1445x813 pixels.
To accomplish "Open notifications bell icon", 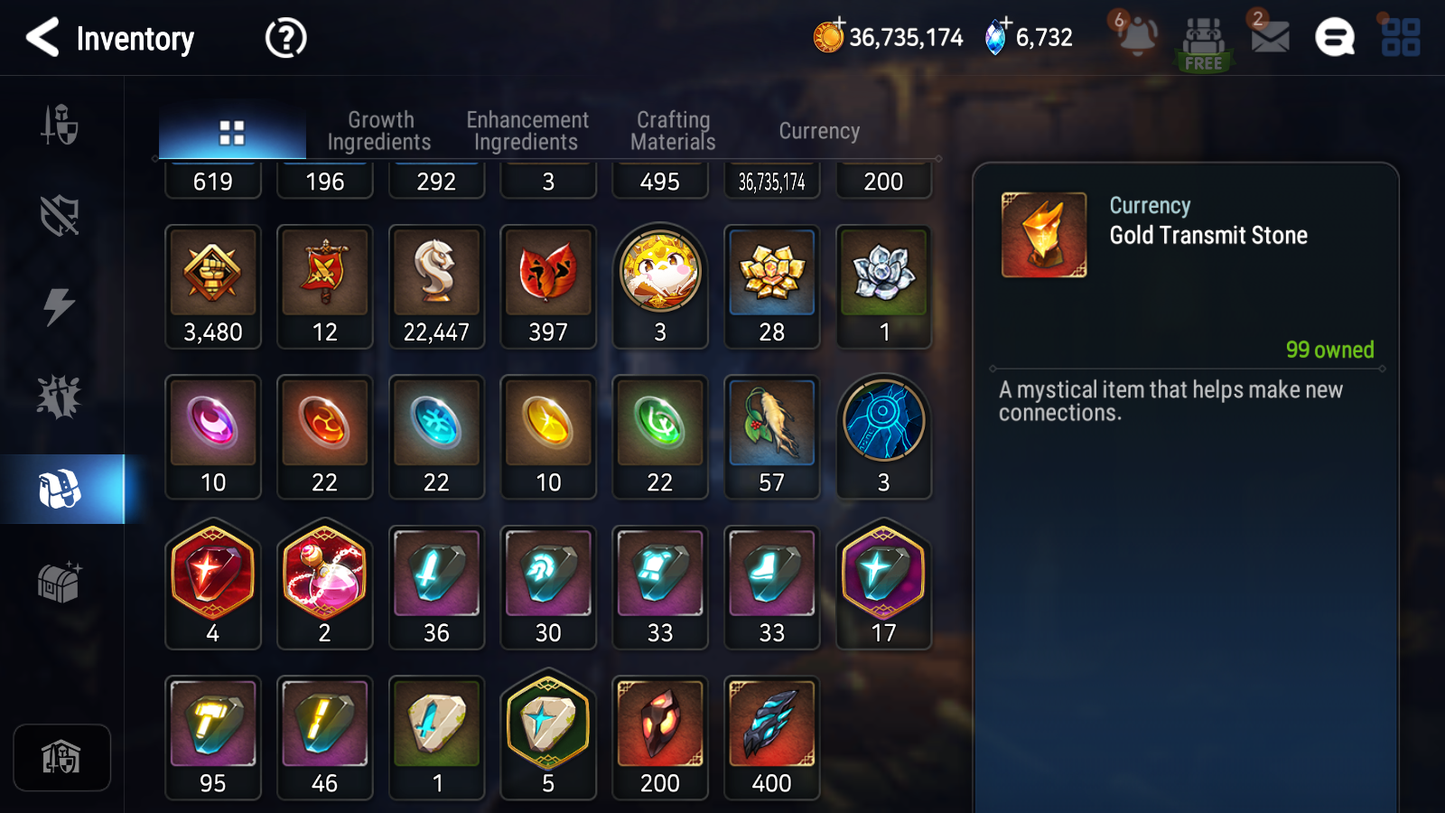I will [x=1137, y=37].
